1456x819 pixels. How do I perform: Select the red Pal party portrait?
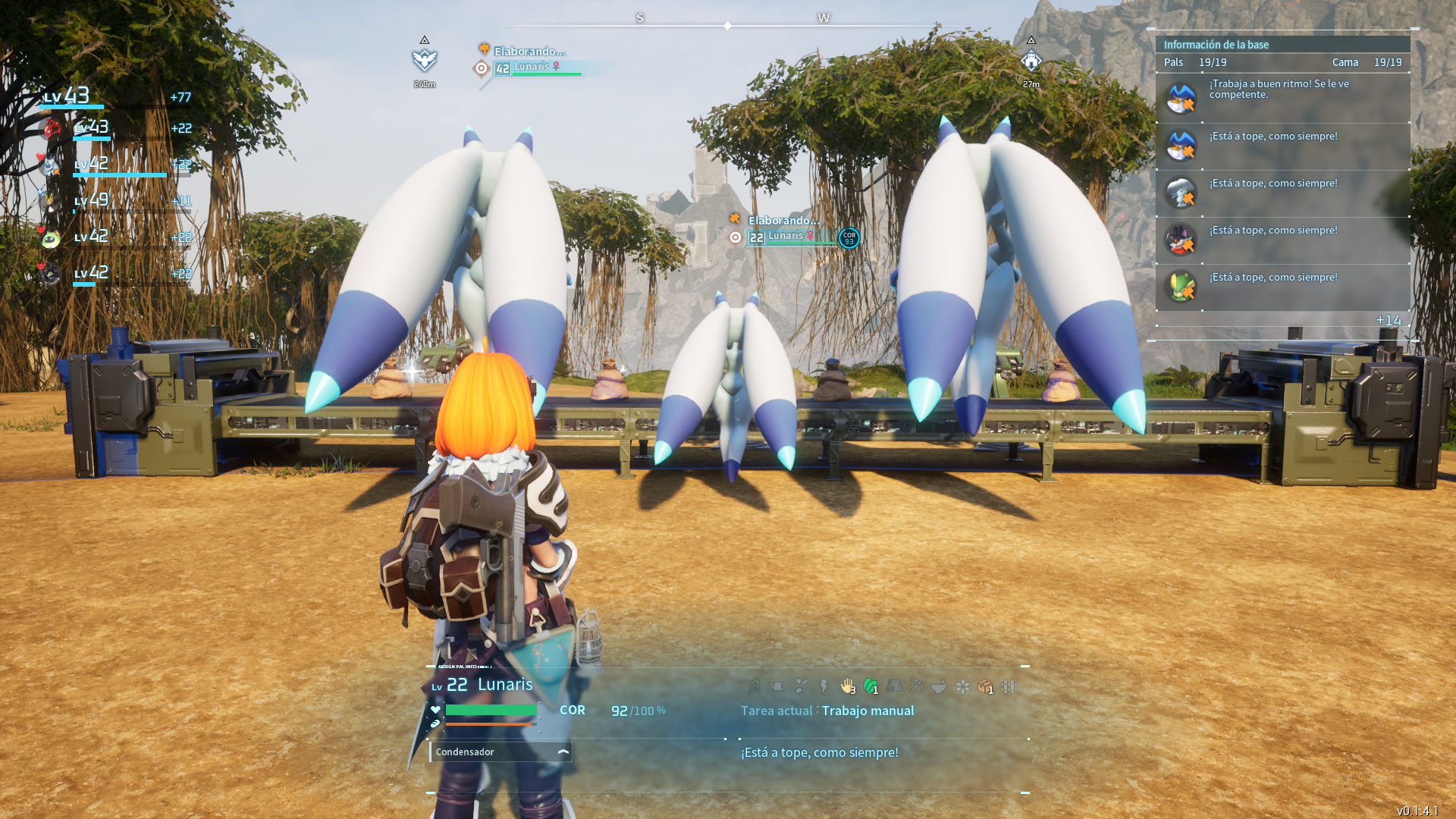click(51, 129)
